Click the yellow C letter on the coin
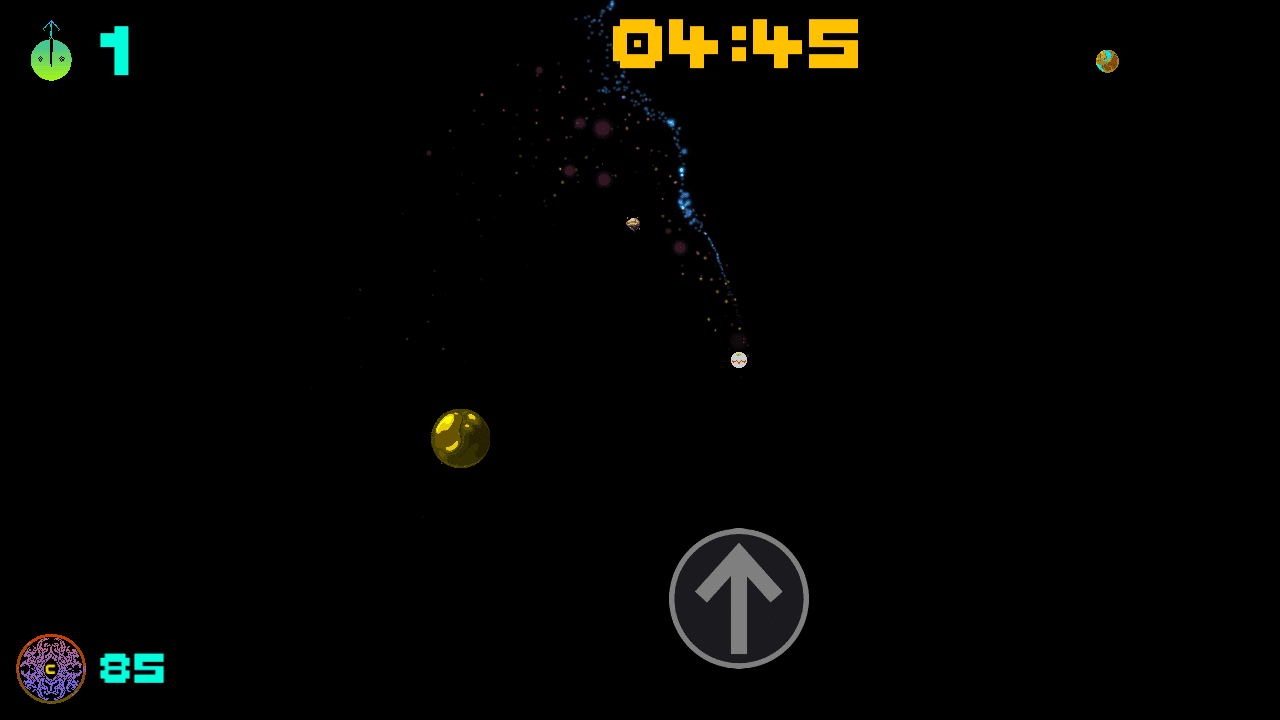1280x720 pixels. [51, 670]
